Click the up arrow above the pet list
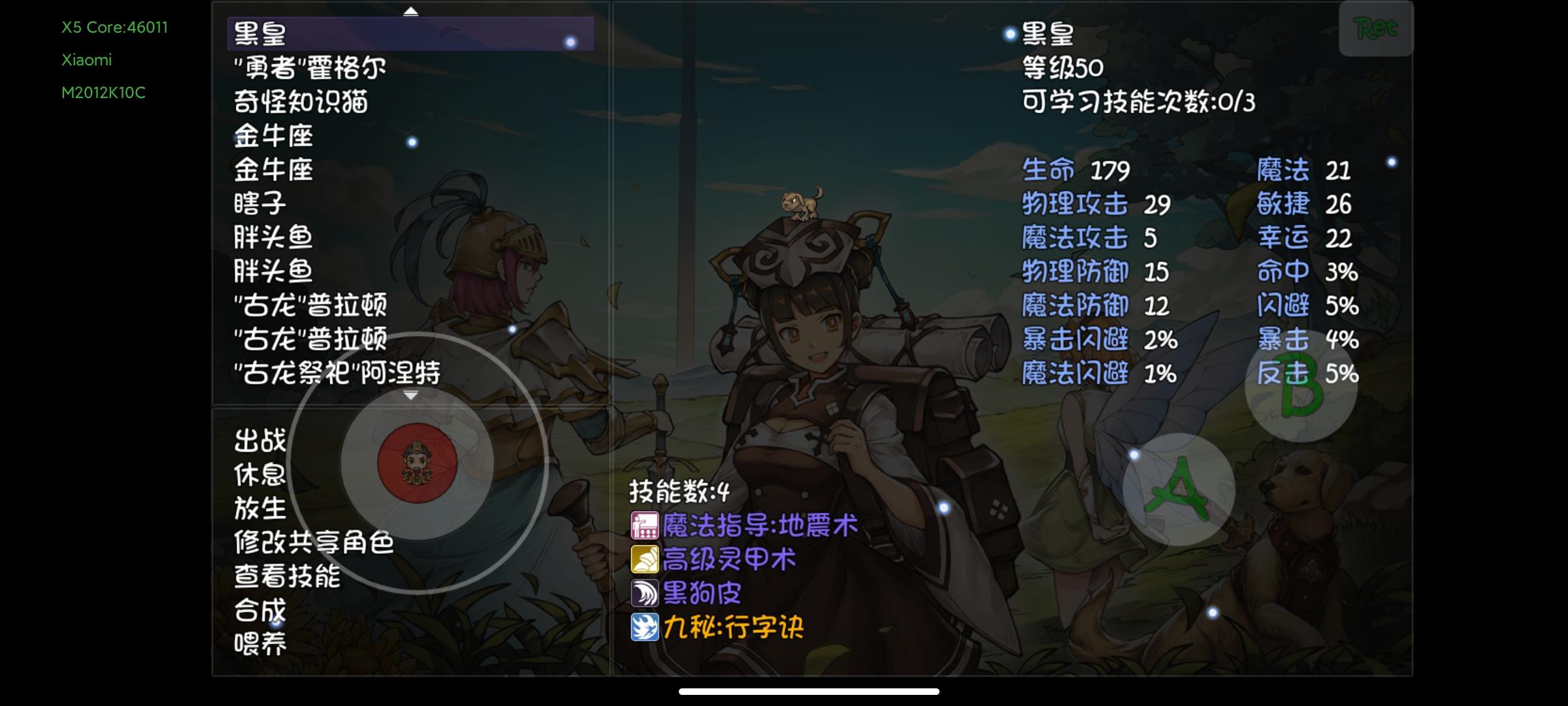1568x706 pixels. pos(410,10)
